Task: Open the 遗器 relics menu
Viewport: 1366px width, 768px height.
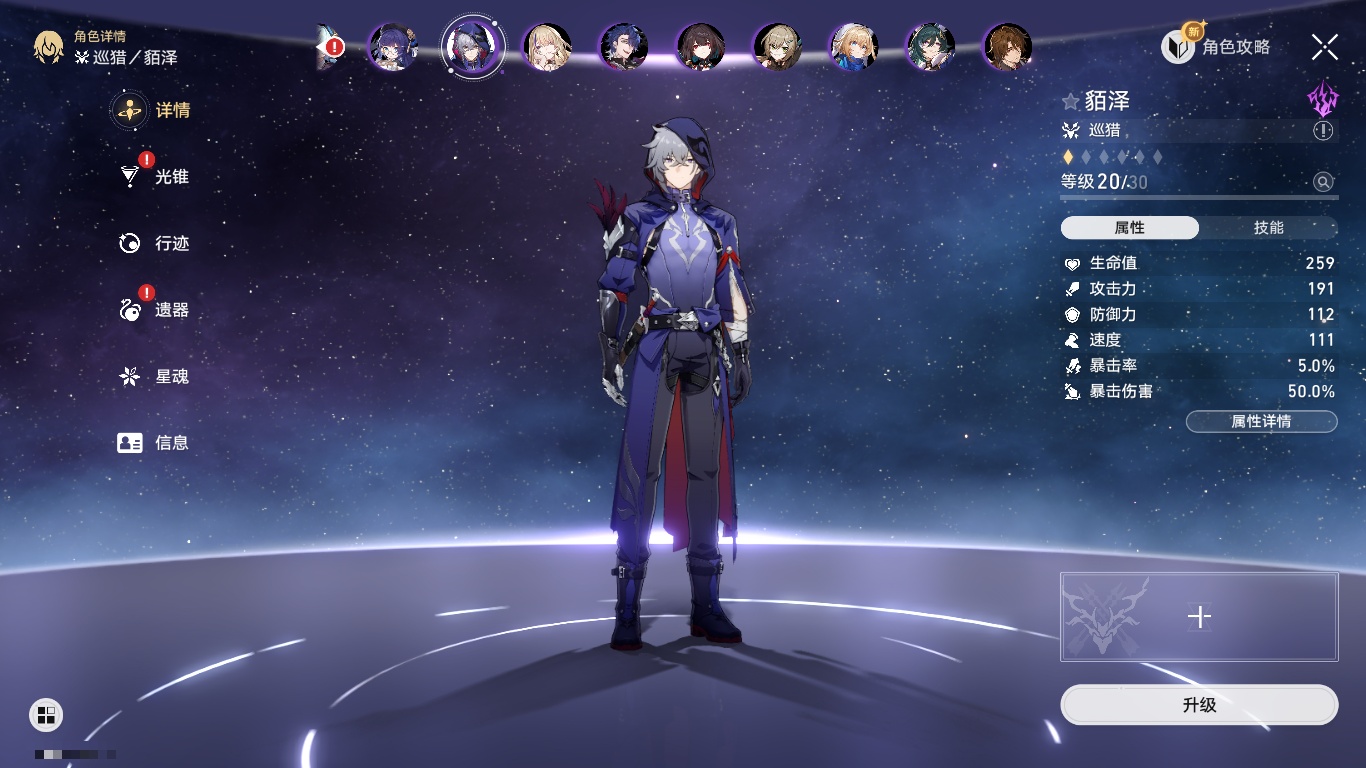Action: pyautogui.click(x=155, y=310)
